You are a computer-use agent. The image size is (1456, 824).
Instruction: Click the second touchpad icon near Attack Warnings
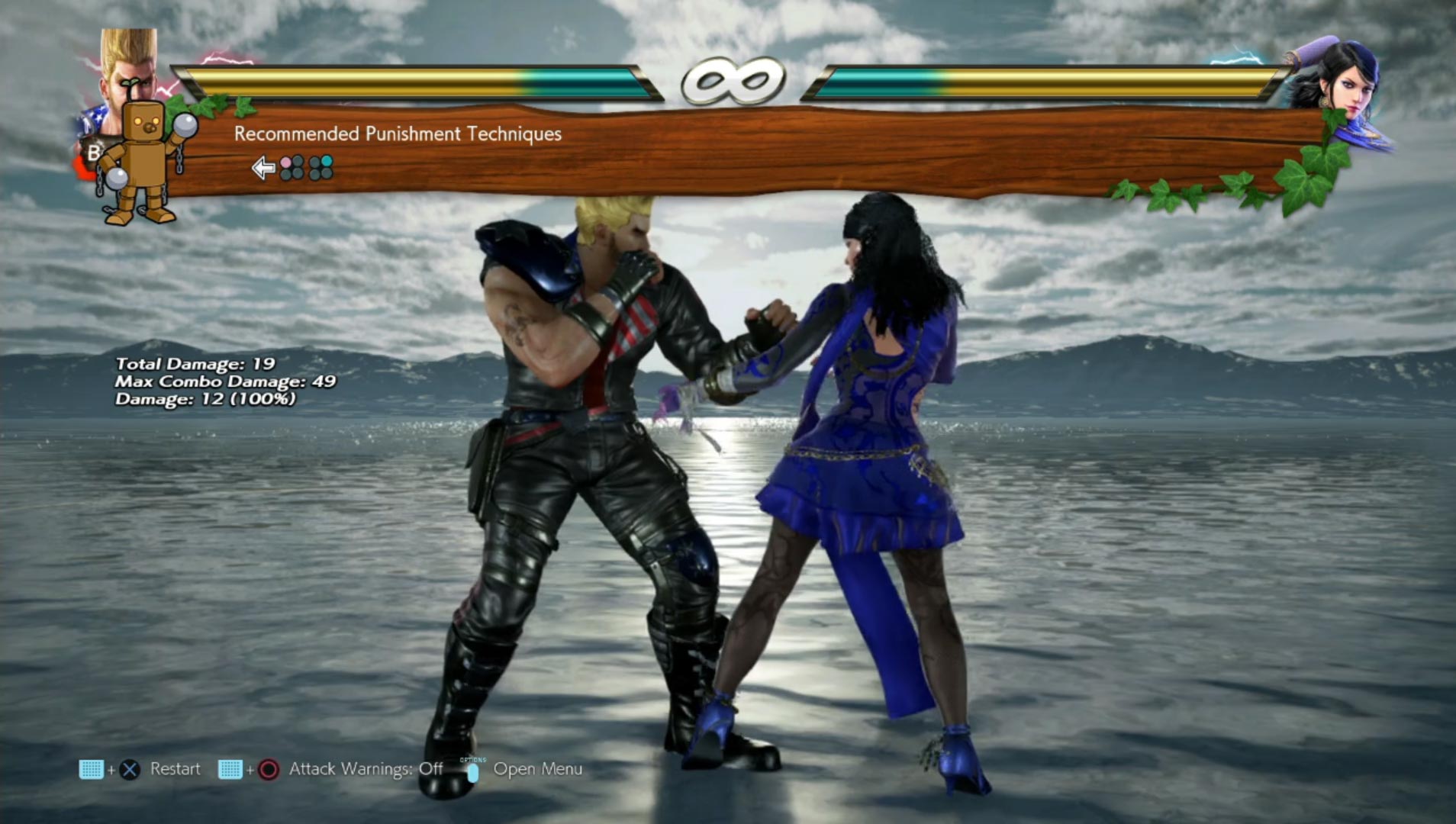point(232,769)
